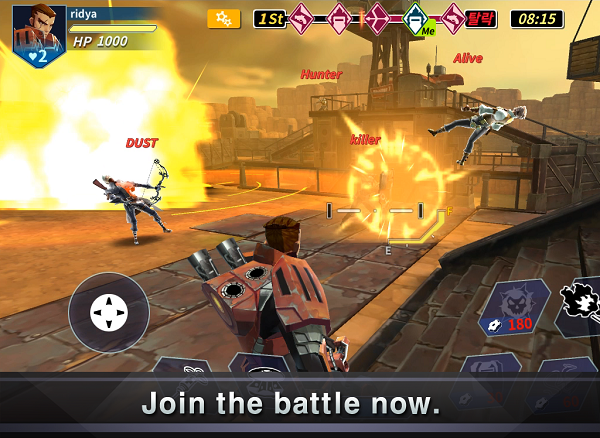Open the orange gear settings button
Screen dimensions: 600x438
[x=223, y=19]
